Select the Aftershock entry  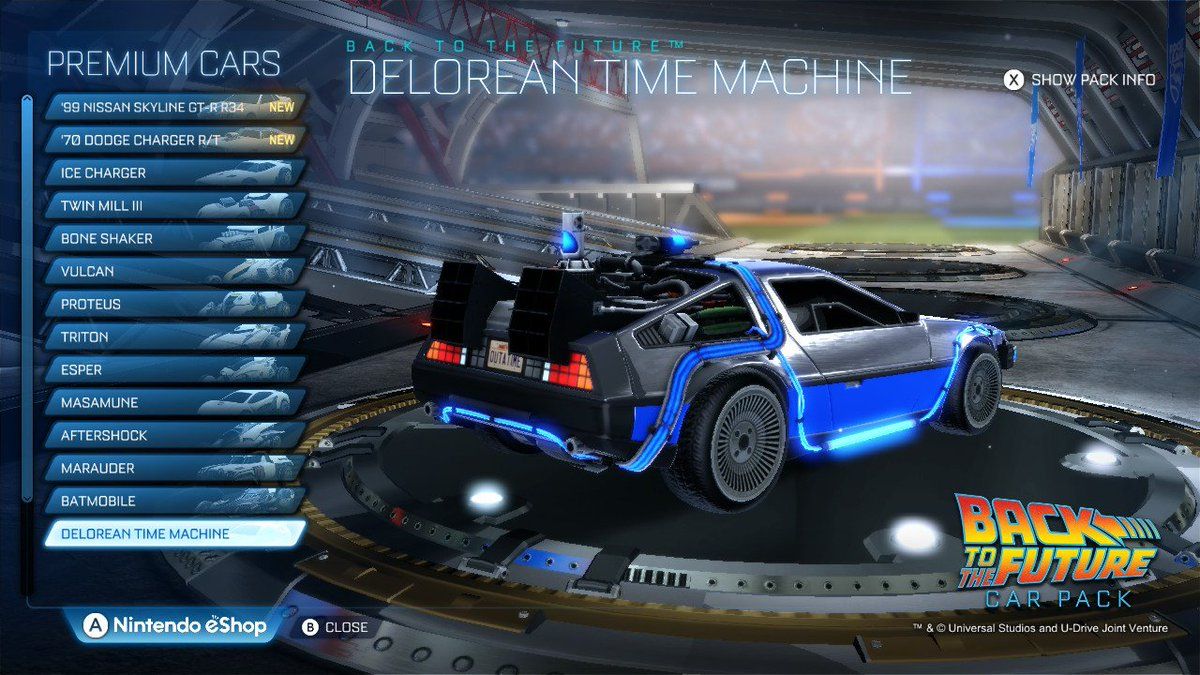tap(172, 436)
